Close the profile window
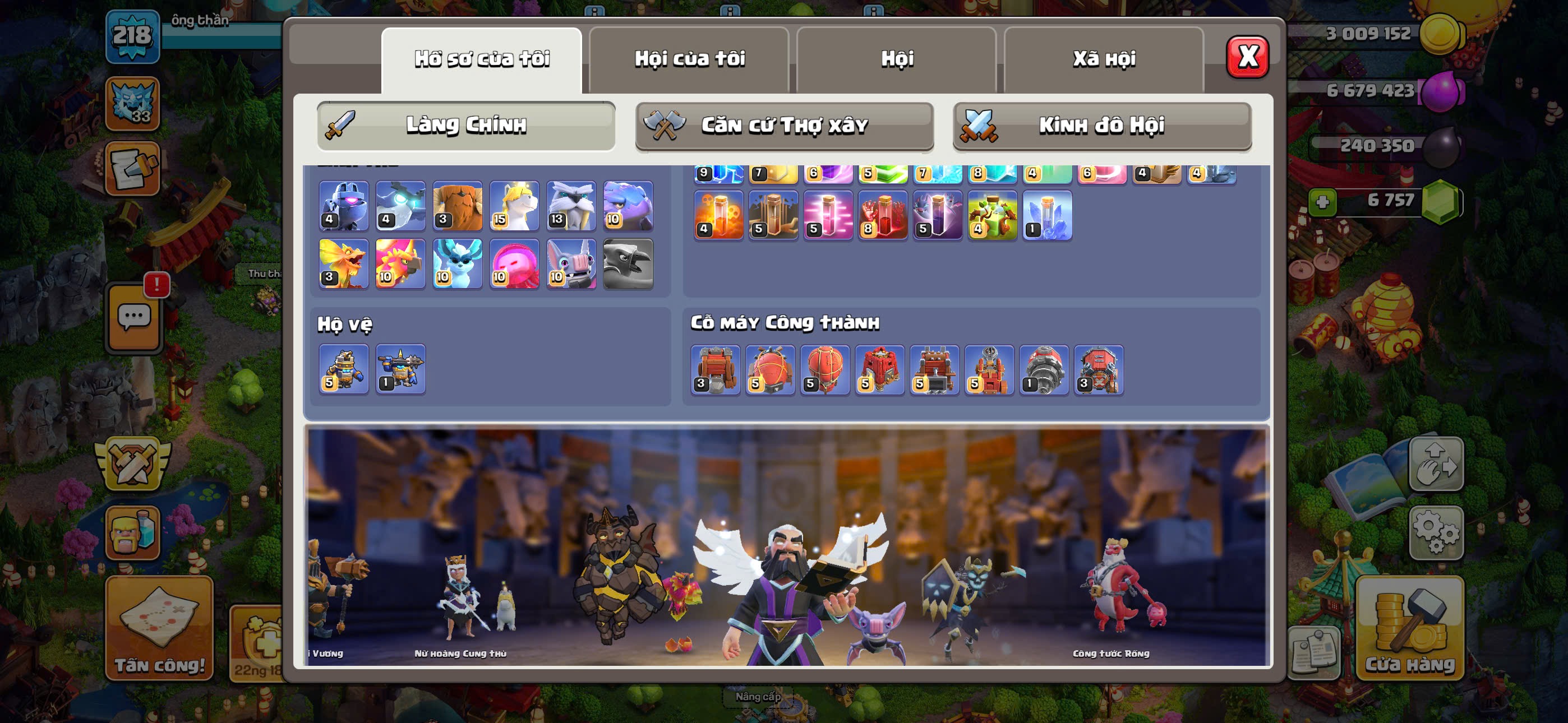The width and height of the screenshot is (1568, 723). (1247, 57)
